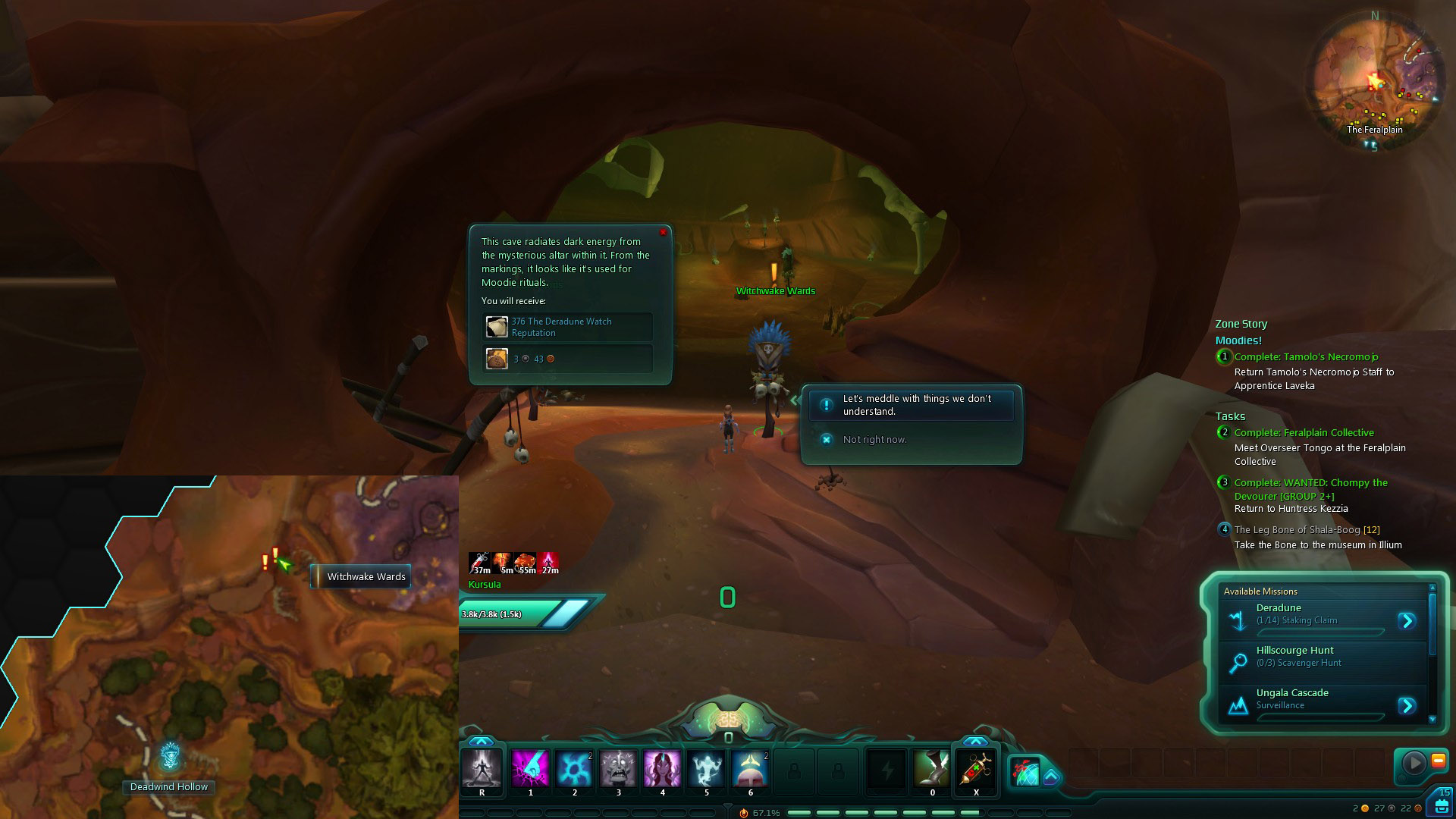Open the Deradune Staking Claim mission arrow
This screenshot has width=1456, height=819.
point(1407,621)
